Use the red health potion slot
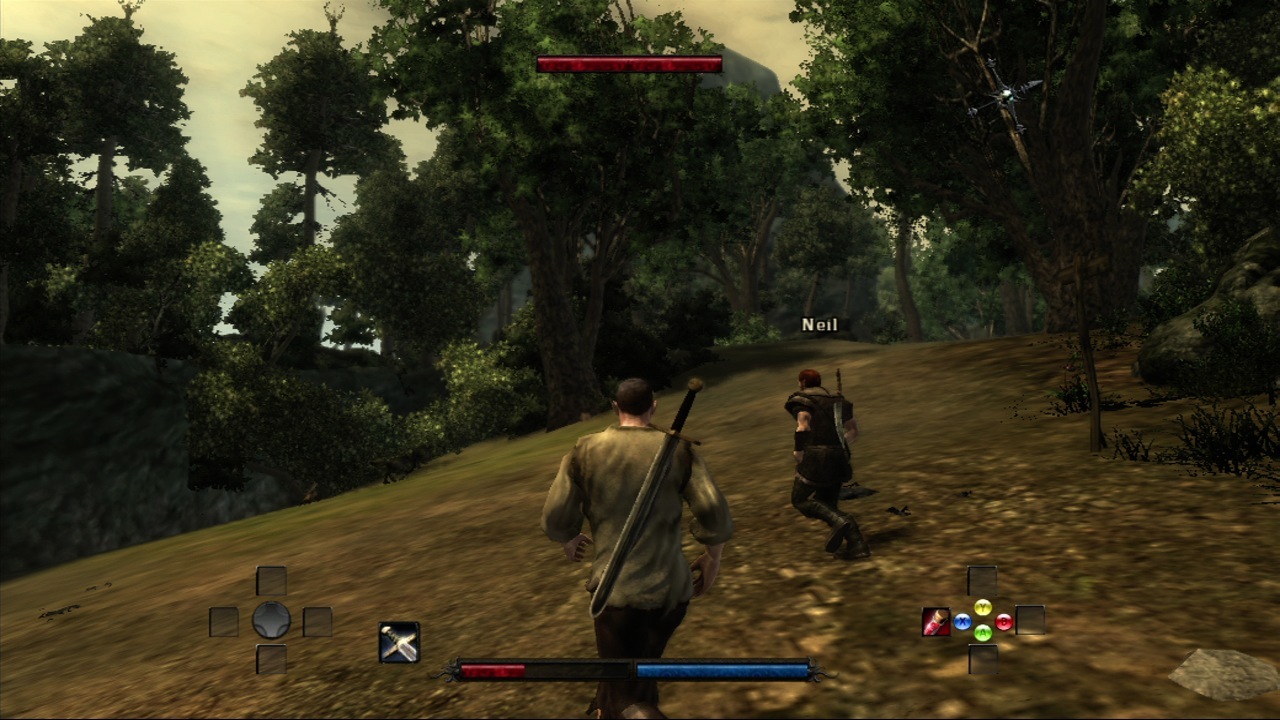The width and height of the screenshot is (1280, 720). (x=936, y=621)
